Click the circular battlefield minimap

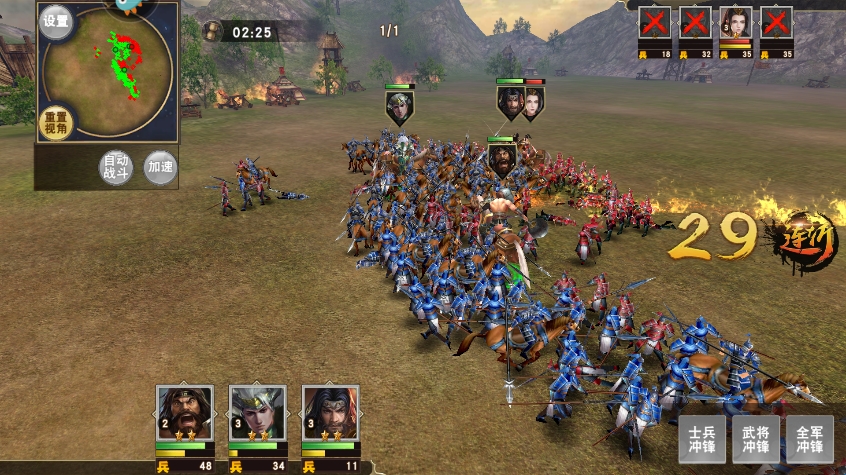click(x=108, y=70)
